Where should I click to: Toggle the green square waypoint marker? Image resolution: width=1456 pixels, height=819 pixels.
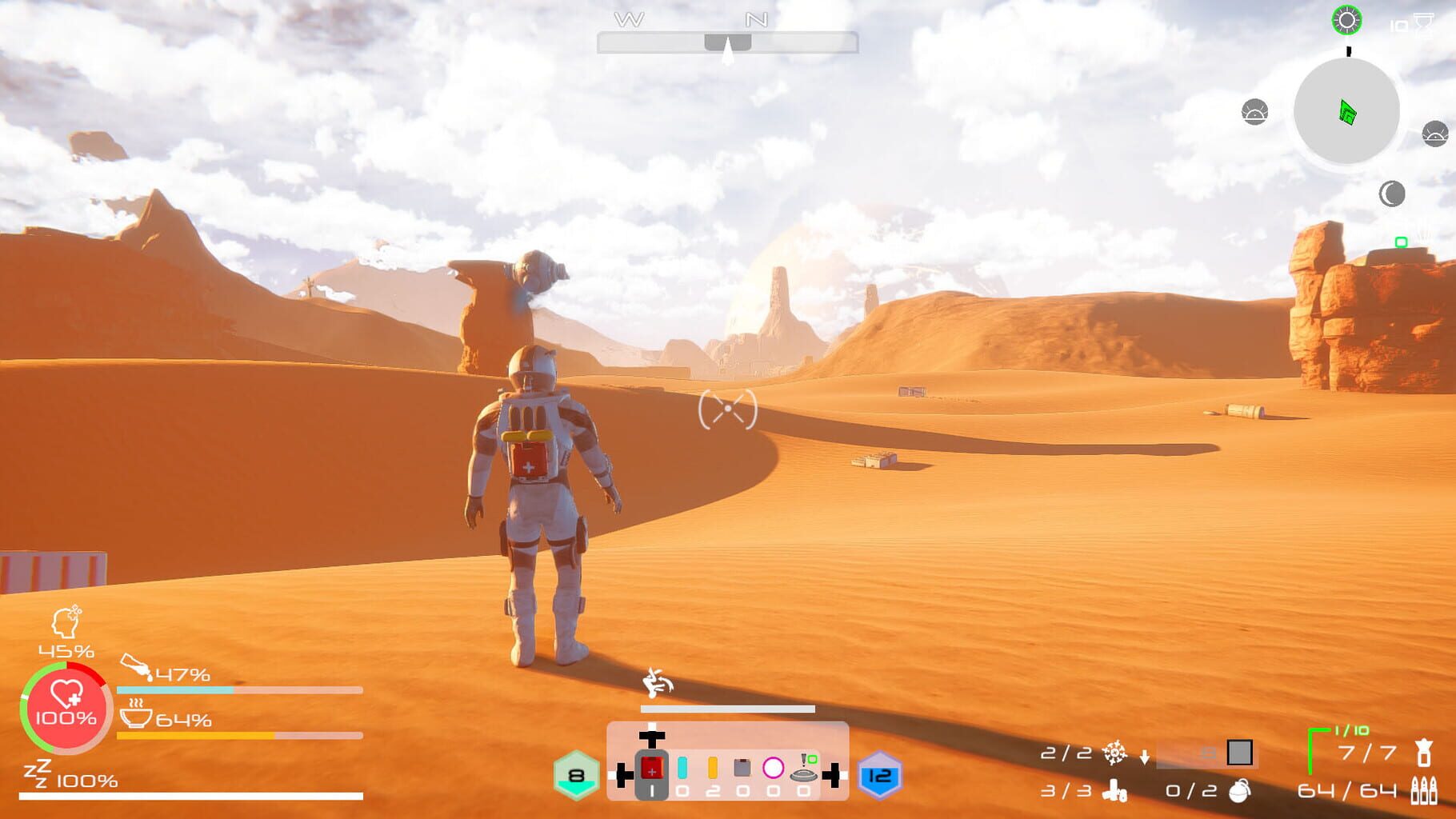point(1401,242)
